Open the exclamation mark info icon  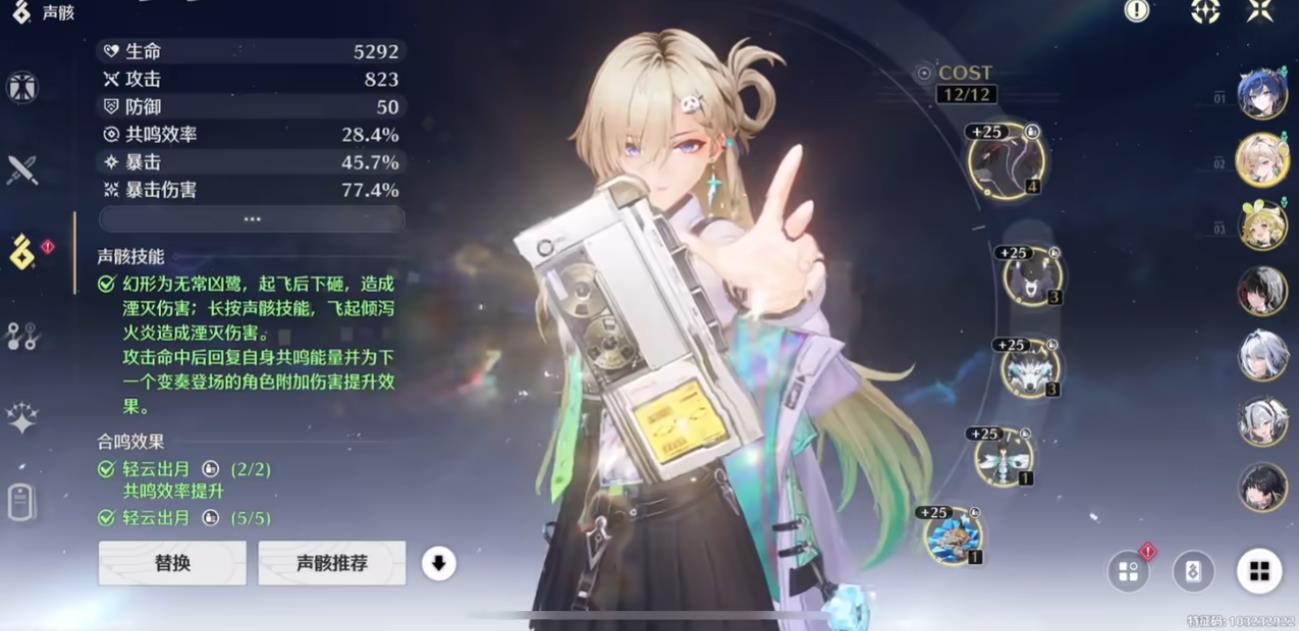pyautogui.click(x=1137, y=11)
